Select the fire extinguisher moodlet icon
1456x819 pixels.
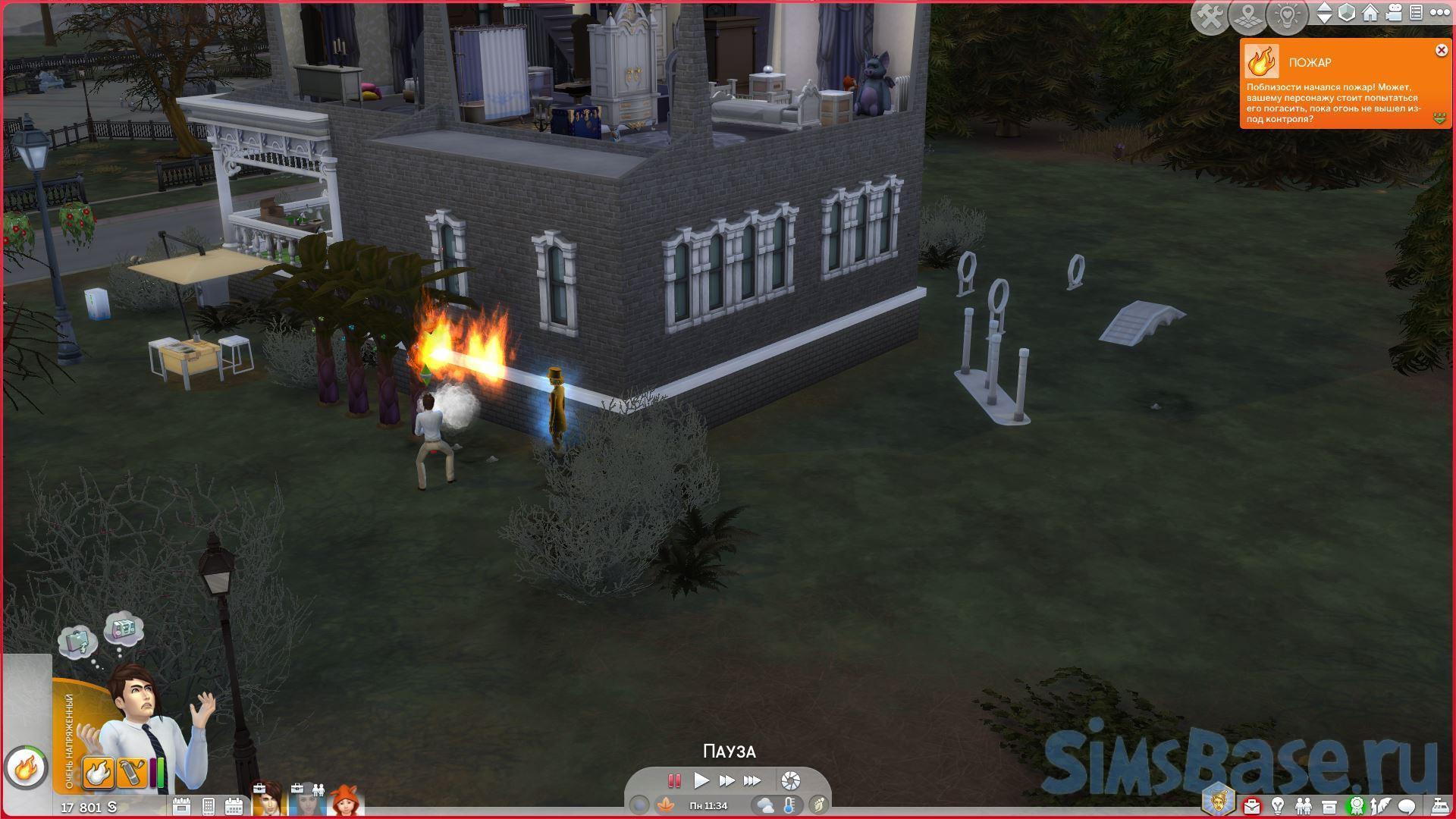[x=130, y=773]
